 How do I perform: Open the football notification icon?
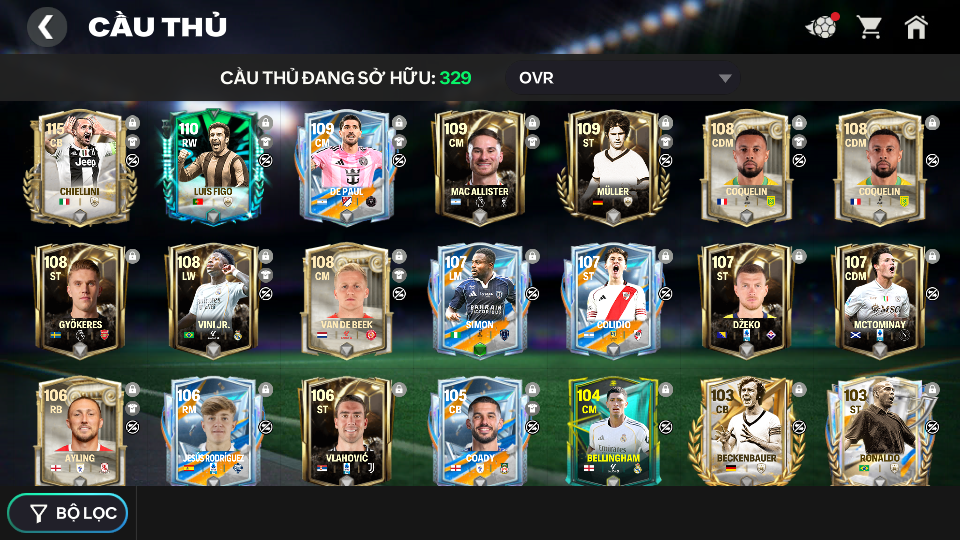point(821,27)
